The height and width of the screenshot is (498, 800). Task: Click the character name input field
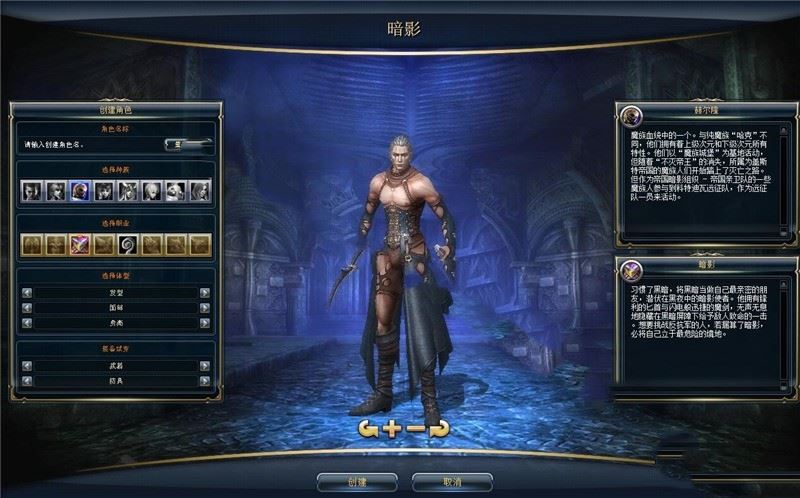click(x=92, y=144)
